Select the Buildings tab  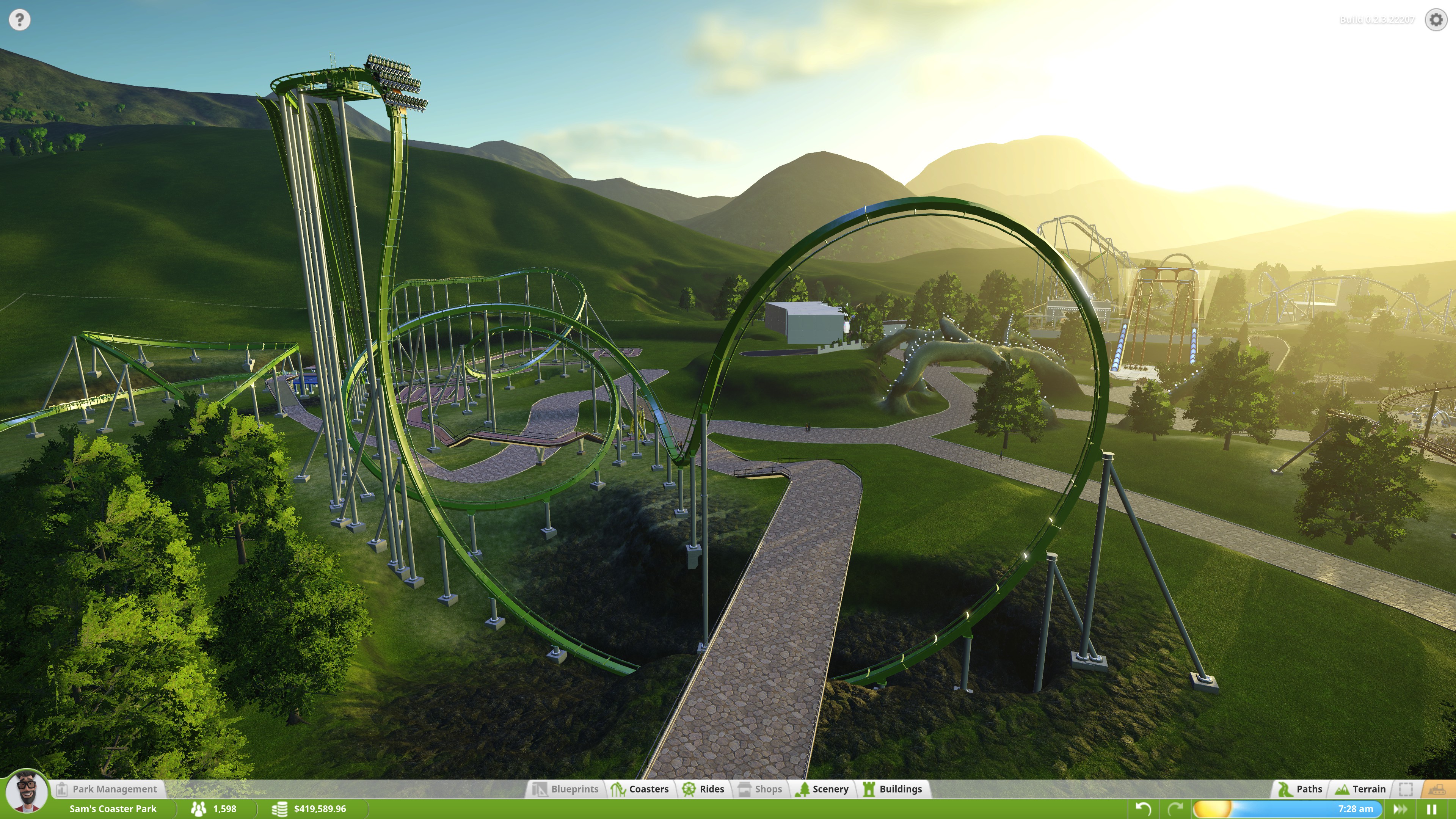click(893, 789)
